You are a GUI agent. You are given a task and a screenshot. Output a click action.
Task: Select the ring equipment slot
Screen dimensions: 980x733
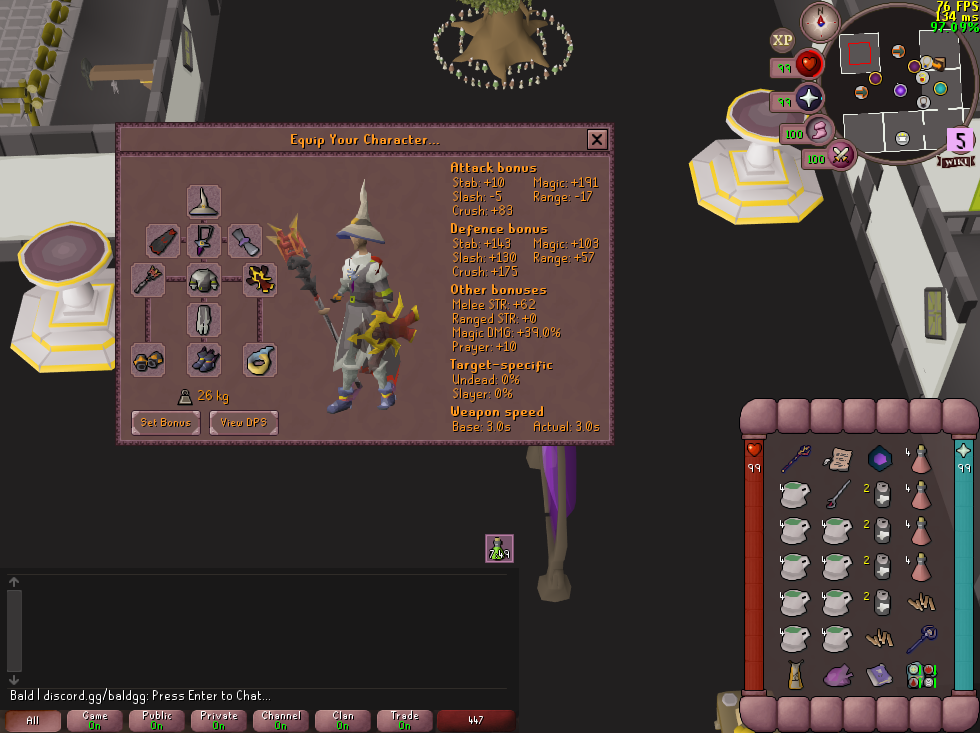[x=260, y=359]
